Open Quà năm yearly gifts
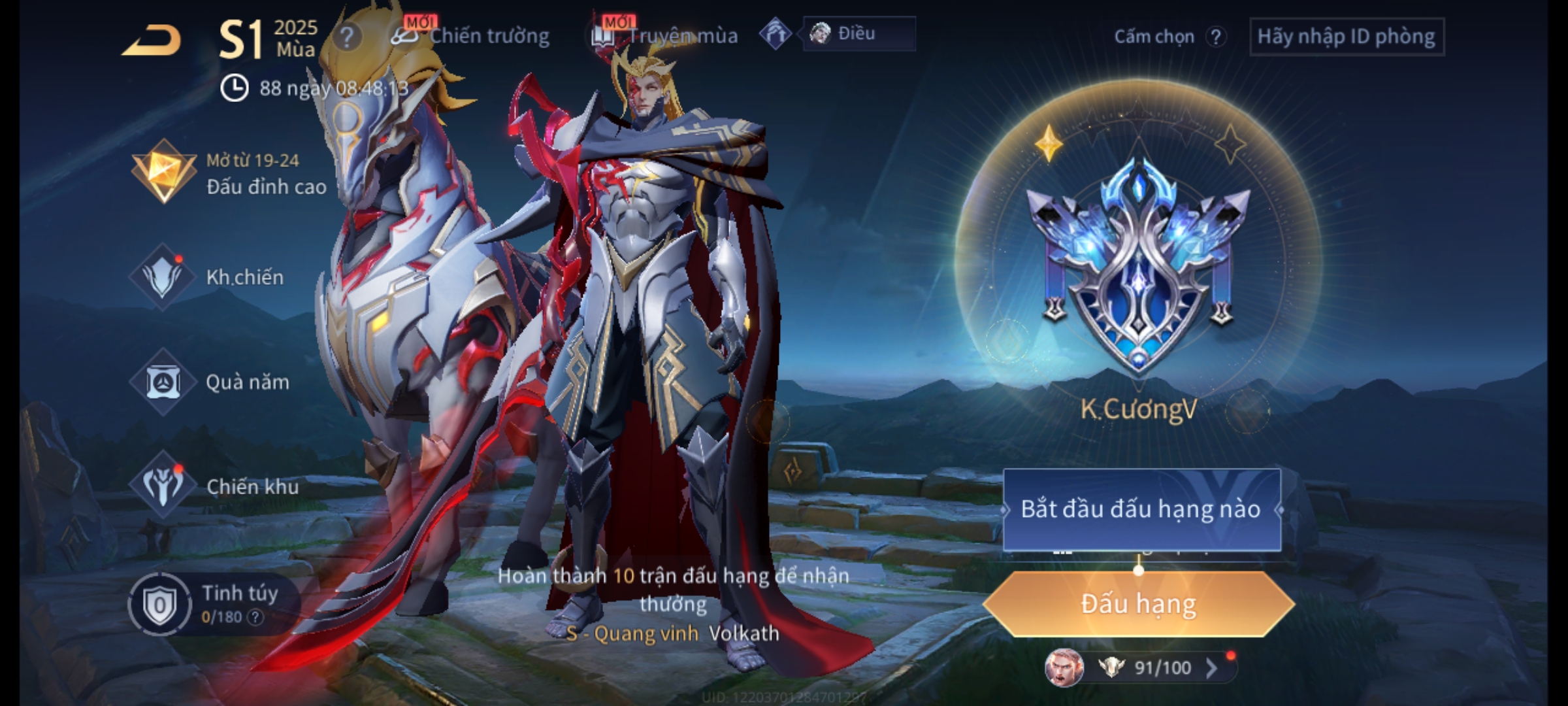Screen dimensions: 1568x706 (210, 382)
